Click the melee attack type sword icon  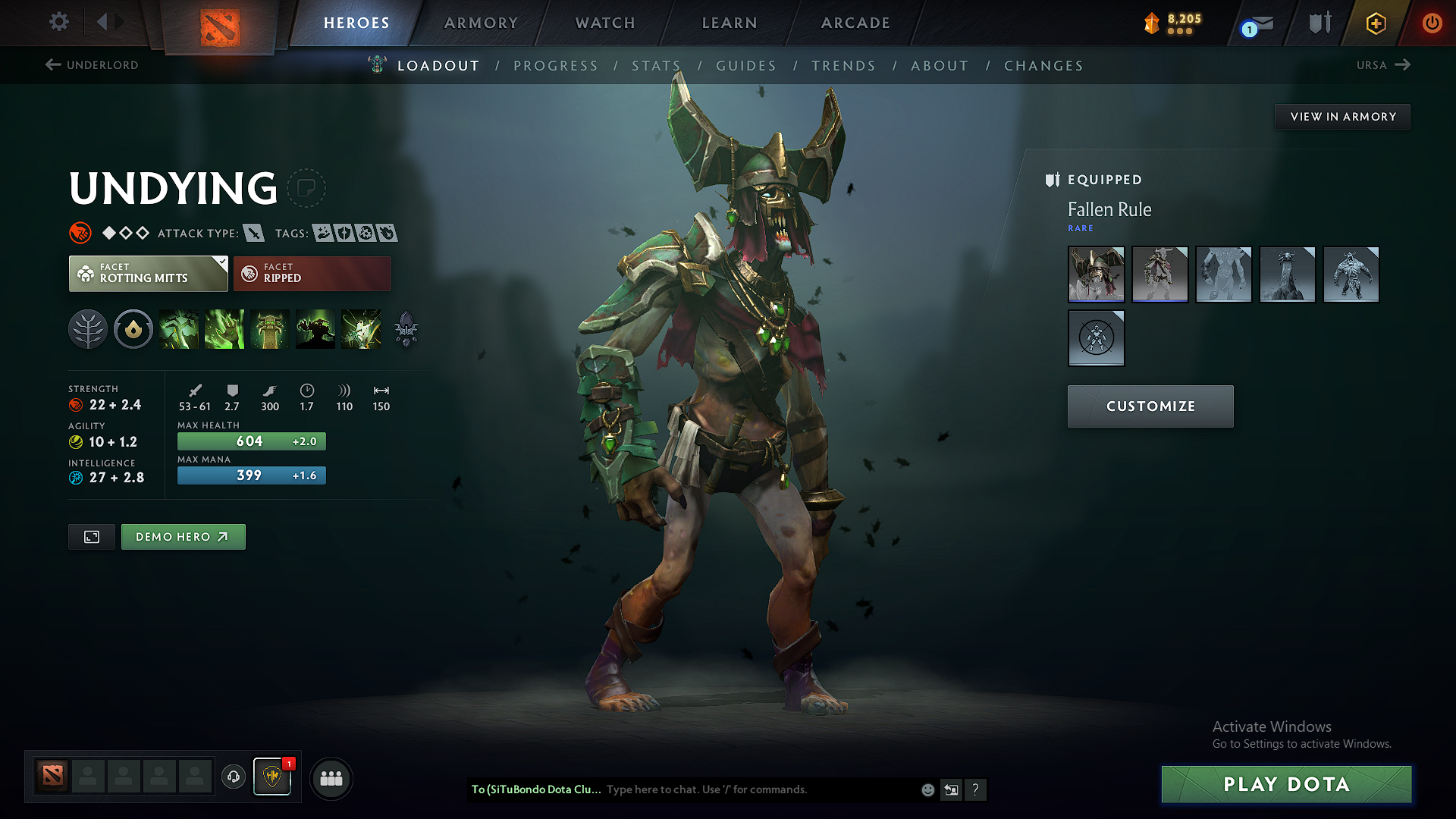(x=254, y=234)
